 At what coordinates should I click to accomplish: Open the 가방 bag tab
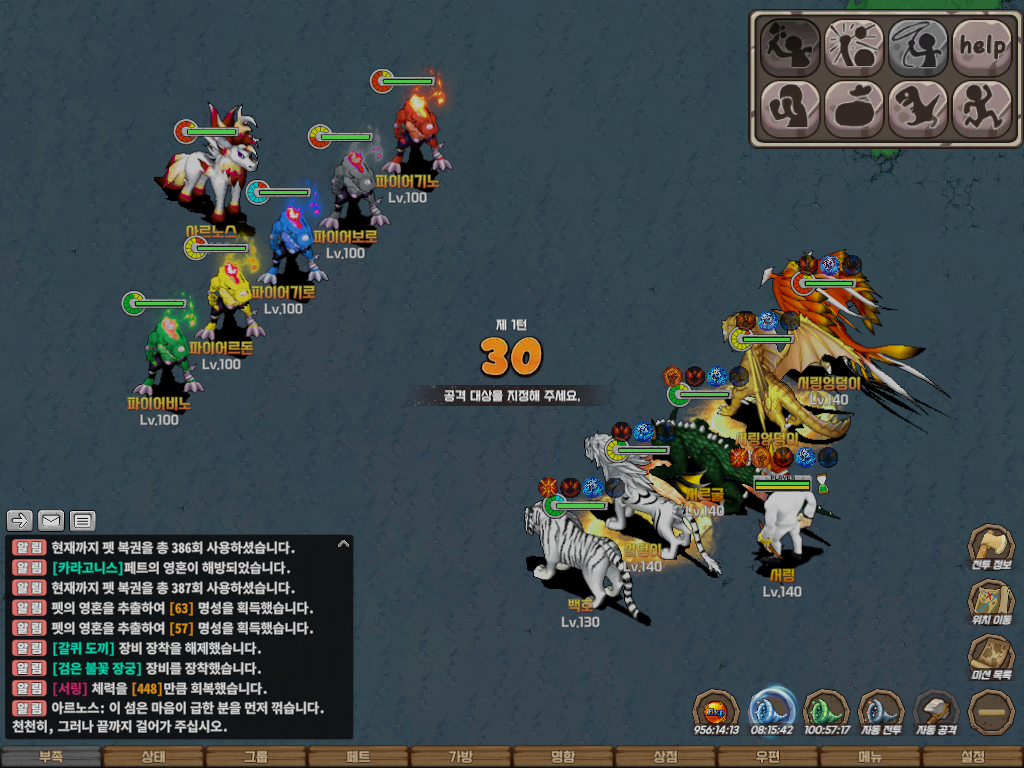click(x=460, y=757)
